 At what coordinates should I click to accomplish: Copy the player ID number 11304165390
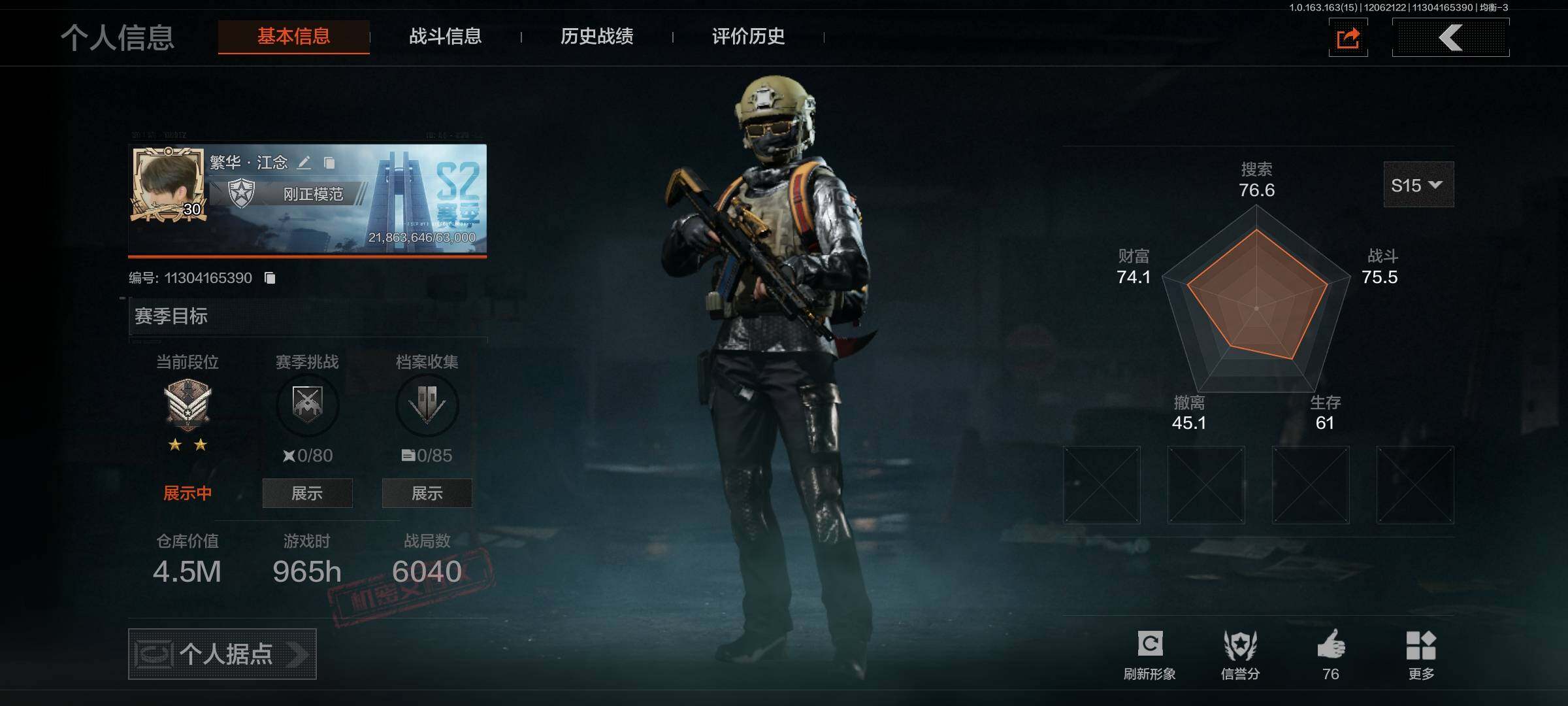point(270,278)
